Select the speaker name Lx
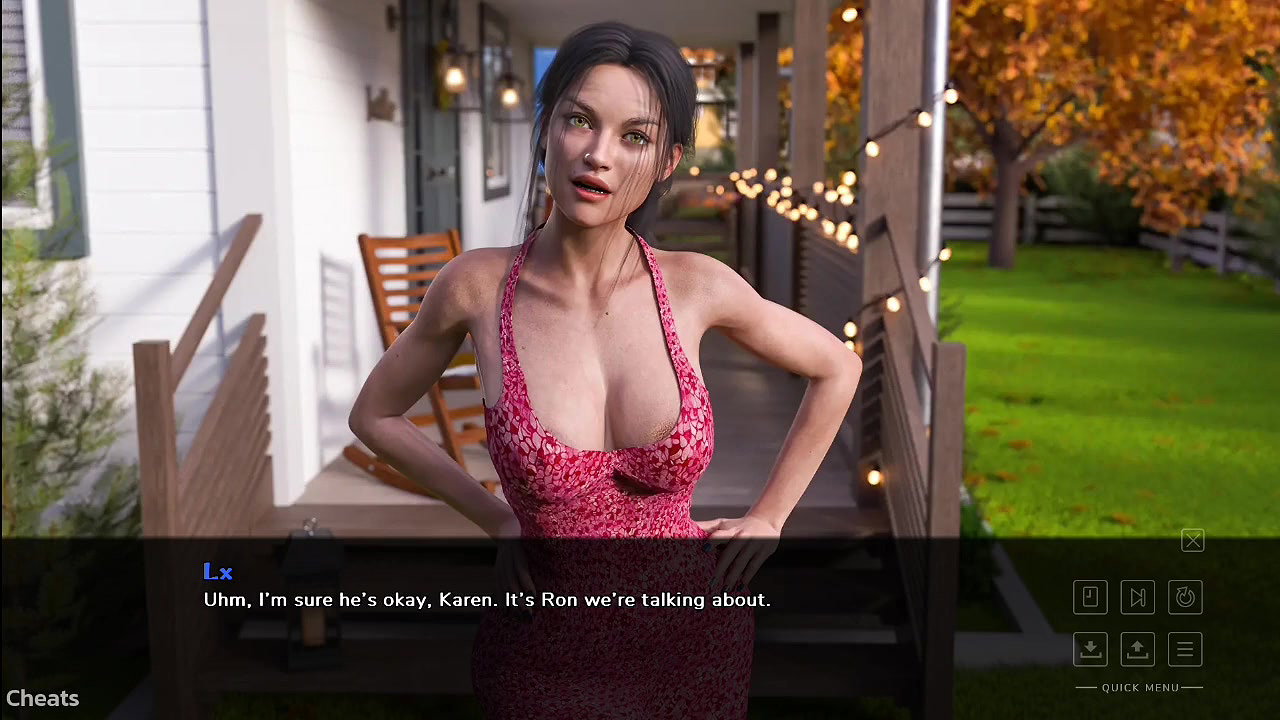 pyautogui.click(x=217, y=571)
